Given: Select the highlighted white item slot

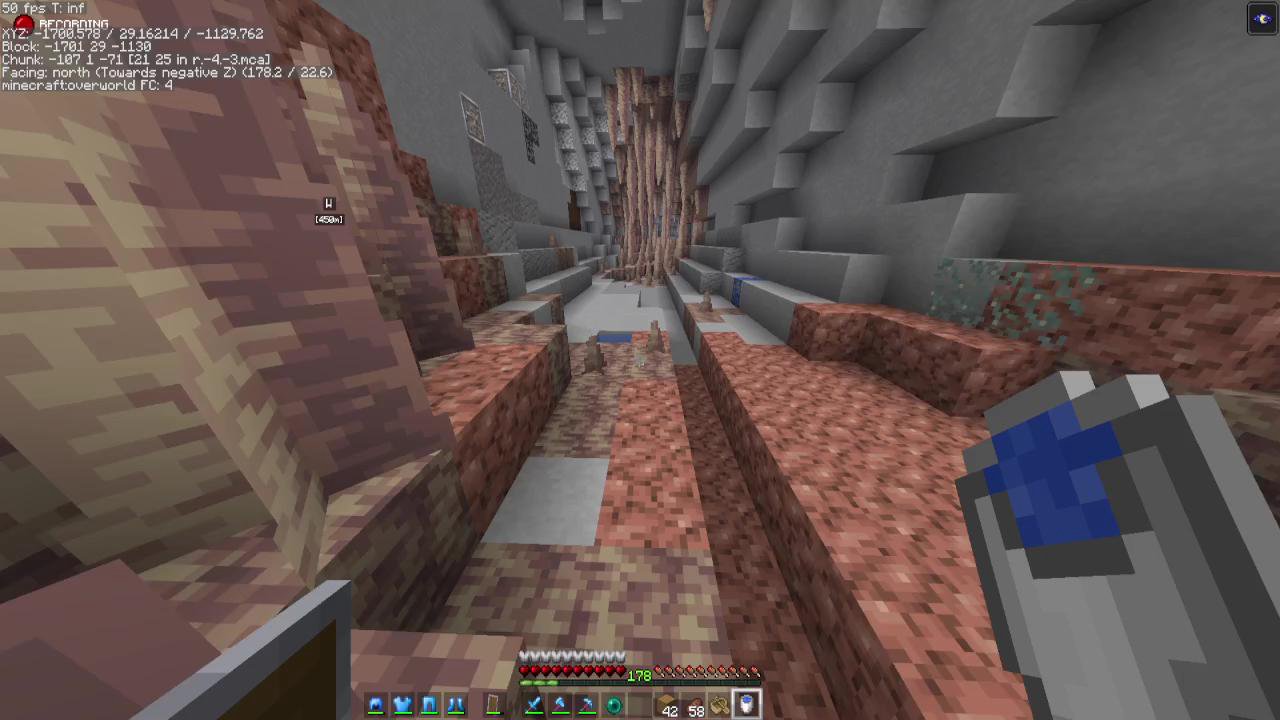Looking at the screenshot, I should tap(747, 706).
